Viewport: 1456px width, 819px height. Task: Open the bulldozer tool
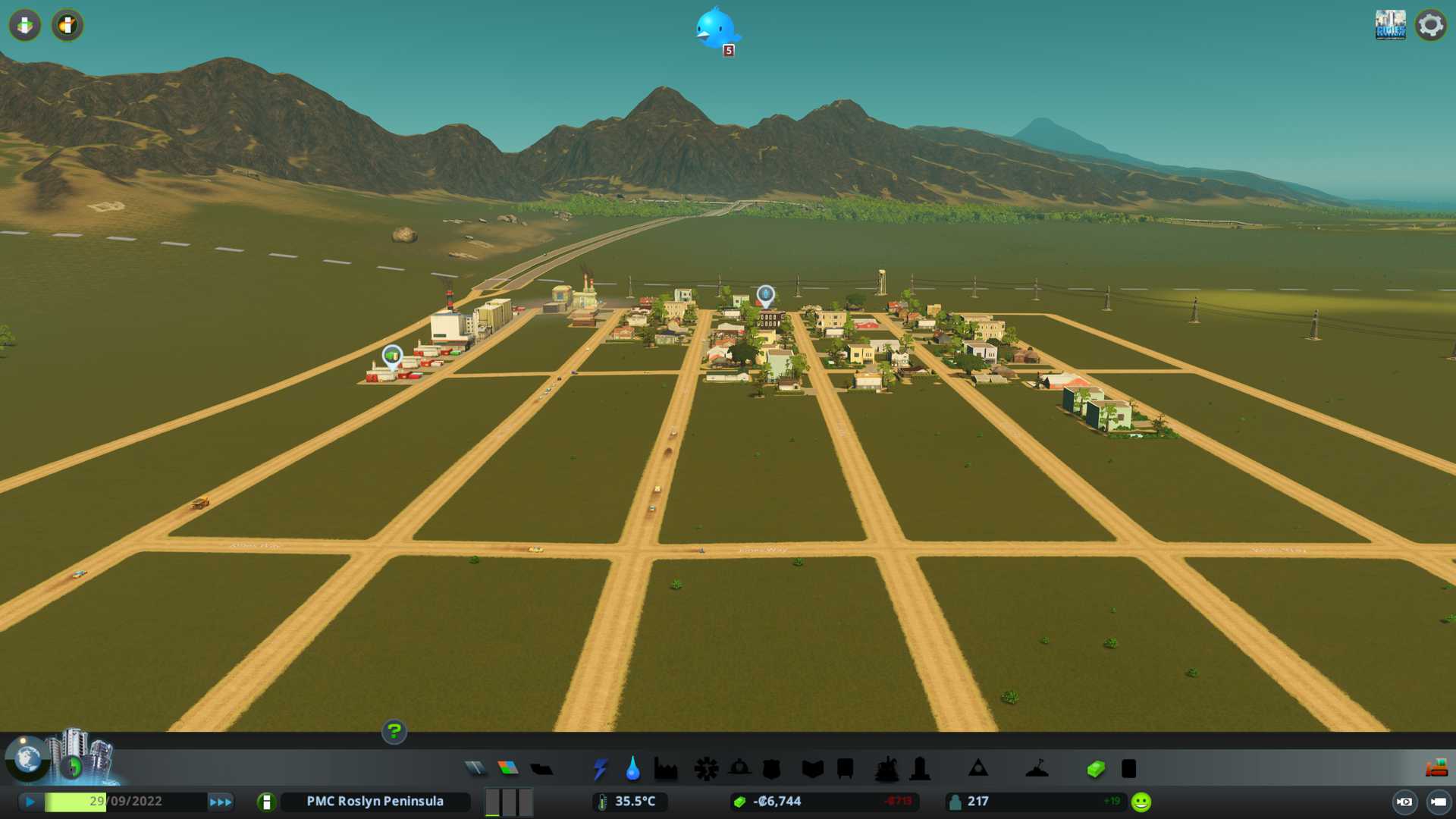(x=1436, y=769)
